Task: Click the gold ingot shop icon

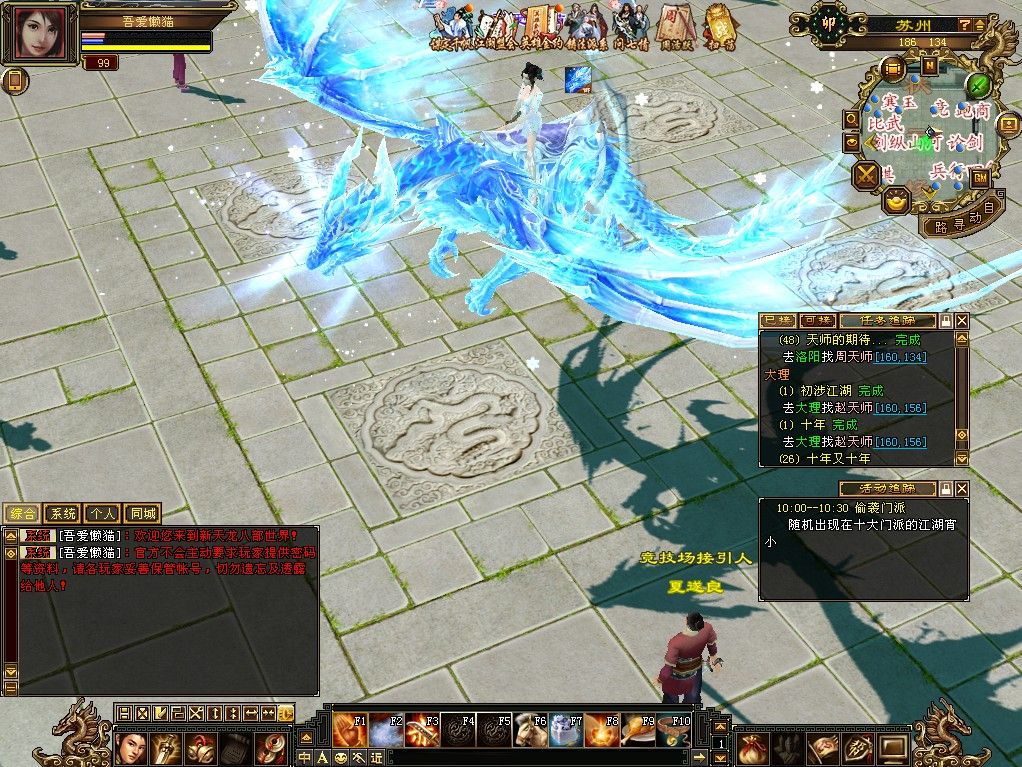Action: pyautogui.click(x=896, y=200)
